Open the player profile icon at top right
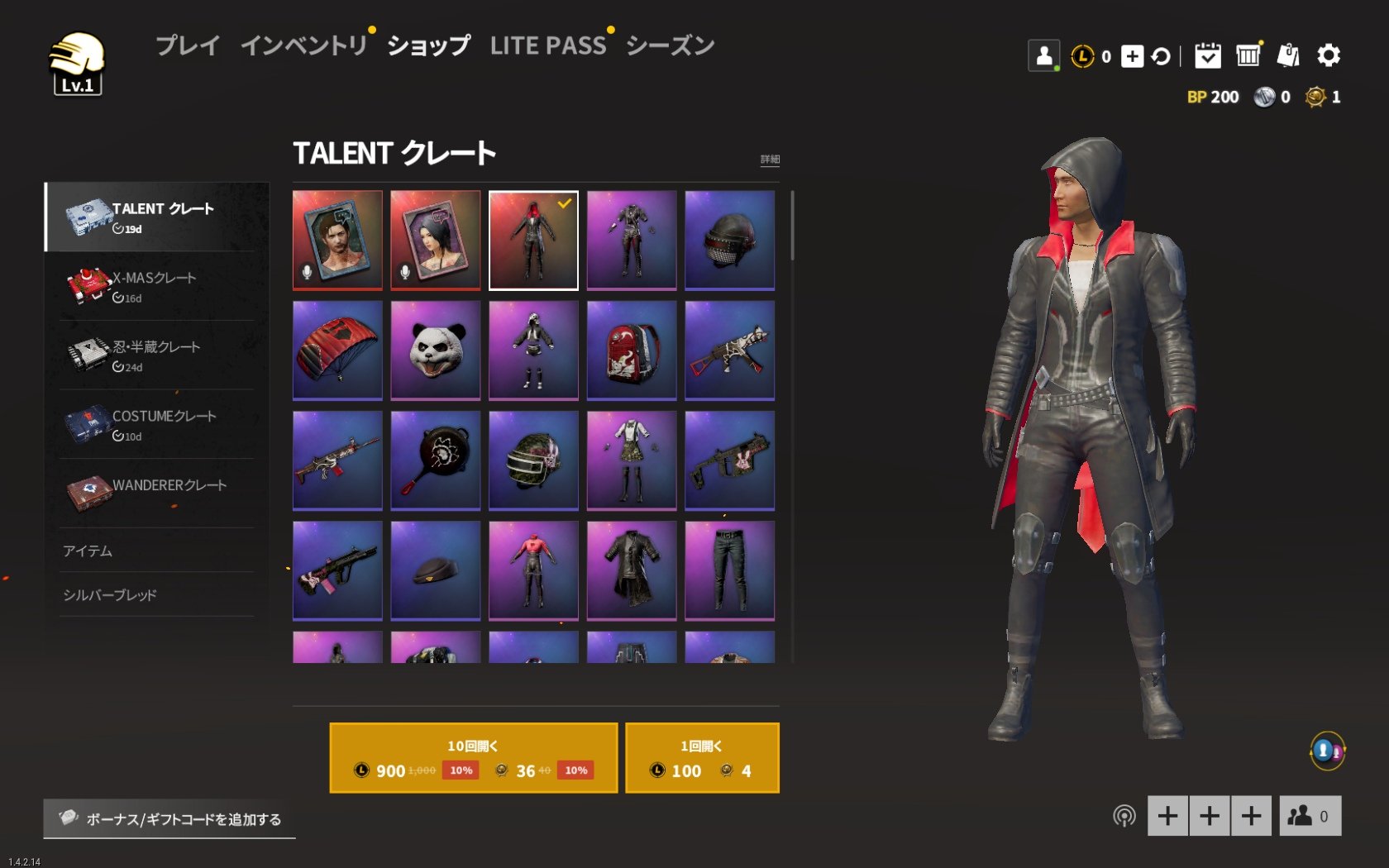The height and width of the screenshot is (868, 1389). [x=1044, y=55]
